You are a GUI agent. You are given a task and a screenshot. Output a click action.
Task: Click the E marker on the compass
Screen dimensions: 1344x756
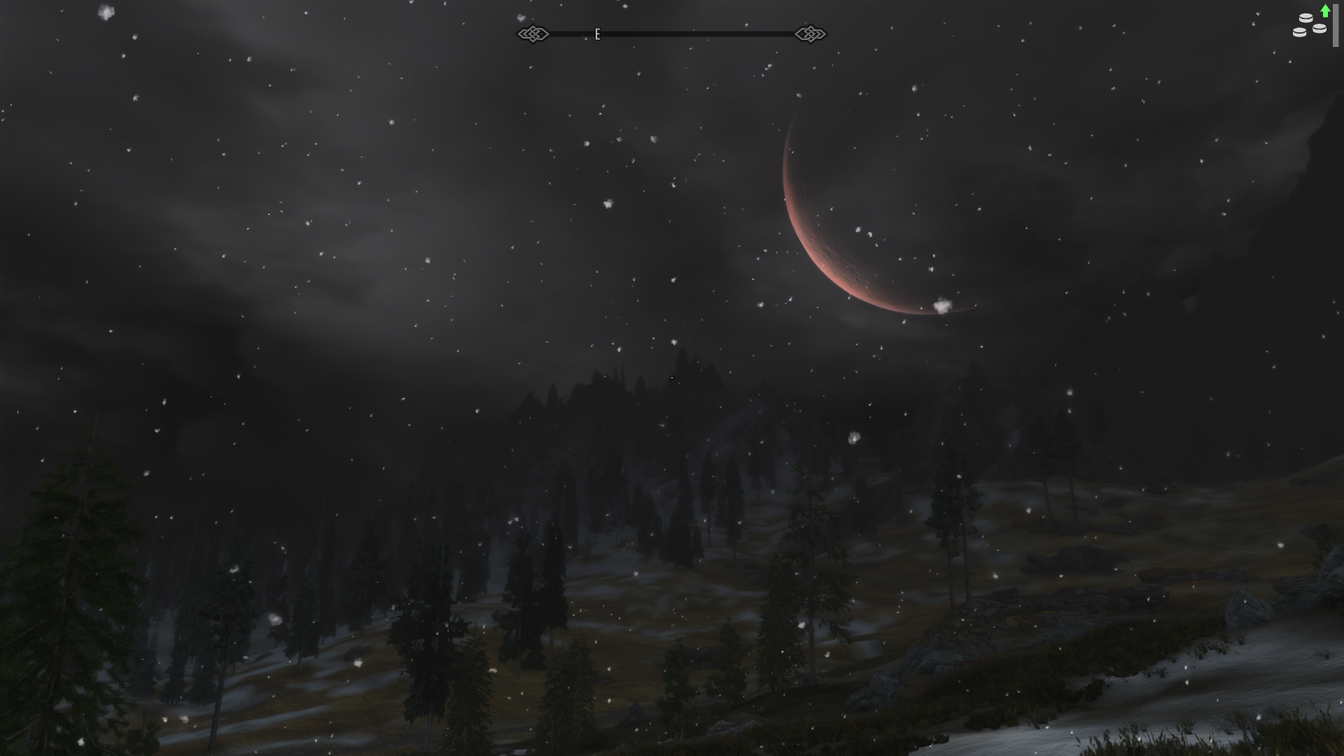597,33
